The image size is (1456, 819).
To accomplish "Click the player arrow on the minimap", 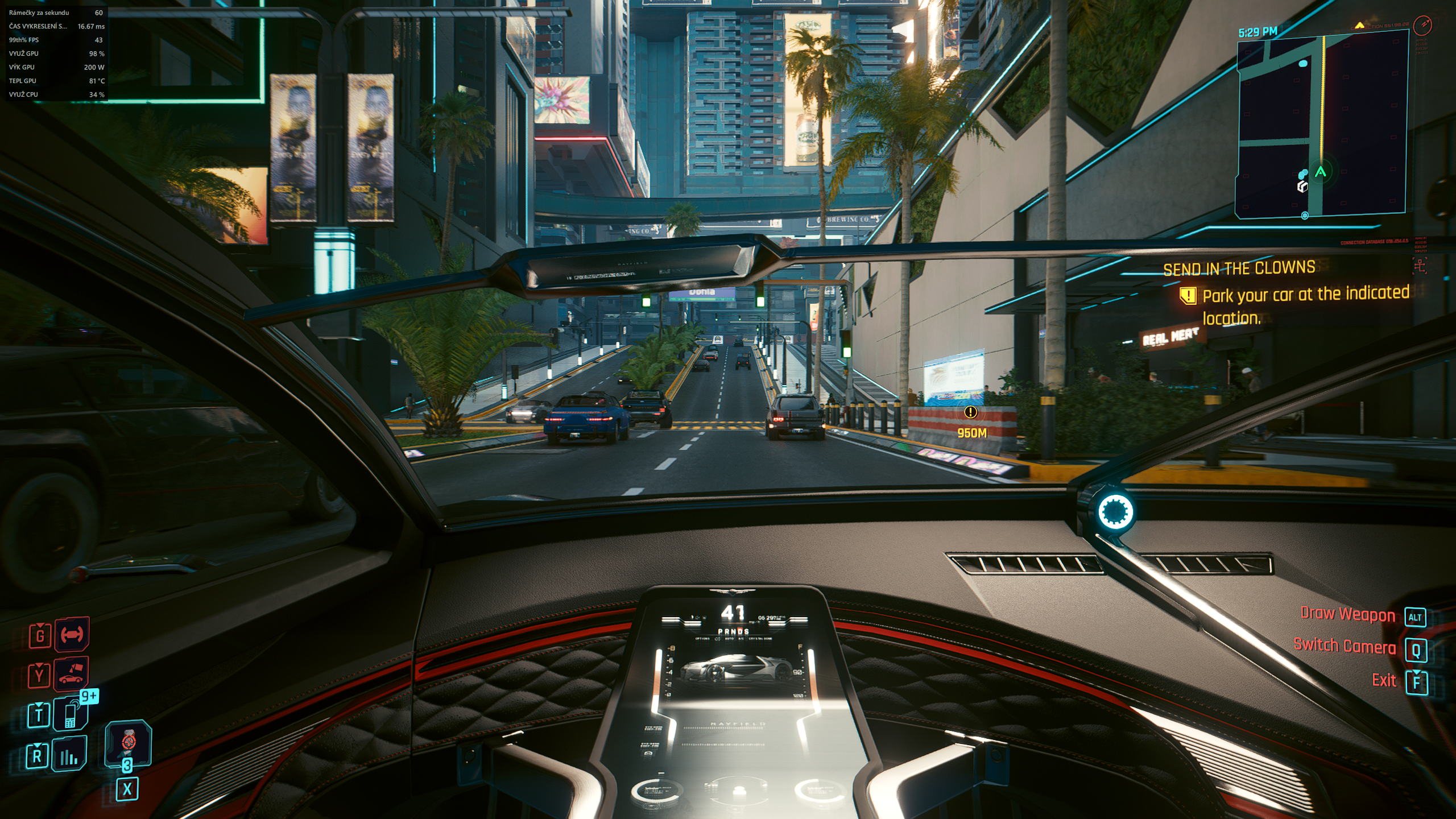I will coord(1321,172).
